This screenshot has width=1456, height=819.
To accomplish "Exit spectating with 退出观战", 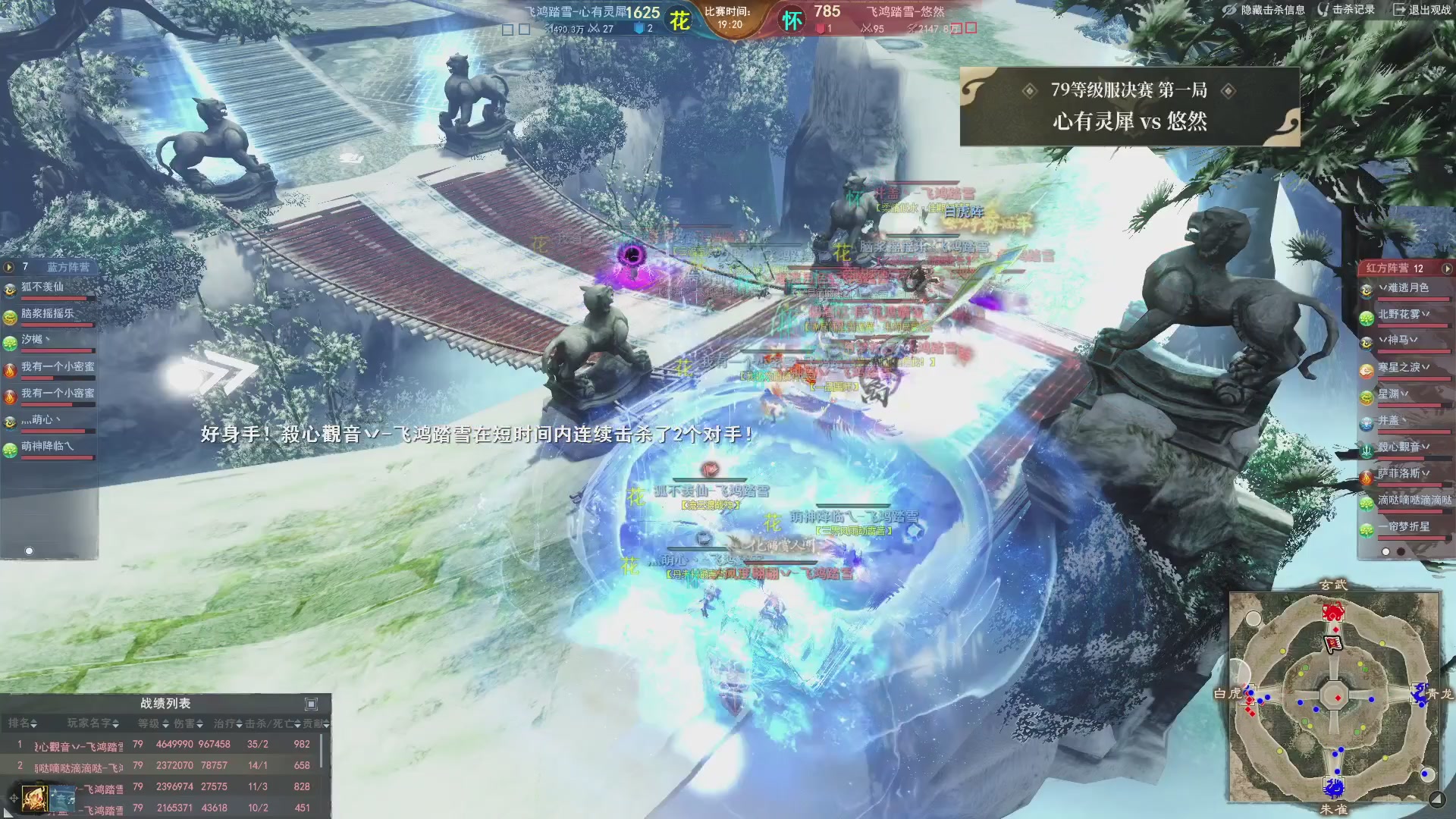I will 1422,10.
